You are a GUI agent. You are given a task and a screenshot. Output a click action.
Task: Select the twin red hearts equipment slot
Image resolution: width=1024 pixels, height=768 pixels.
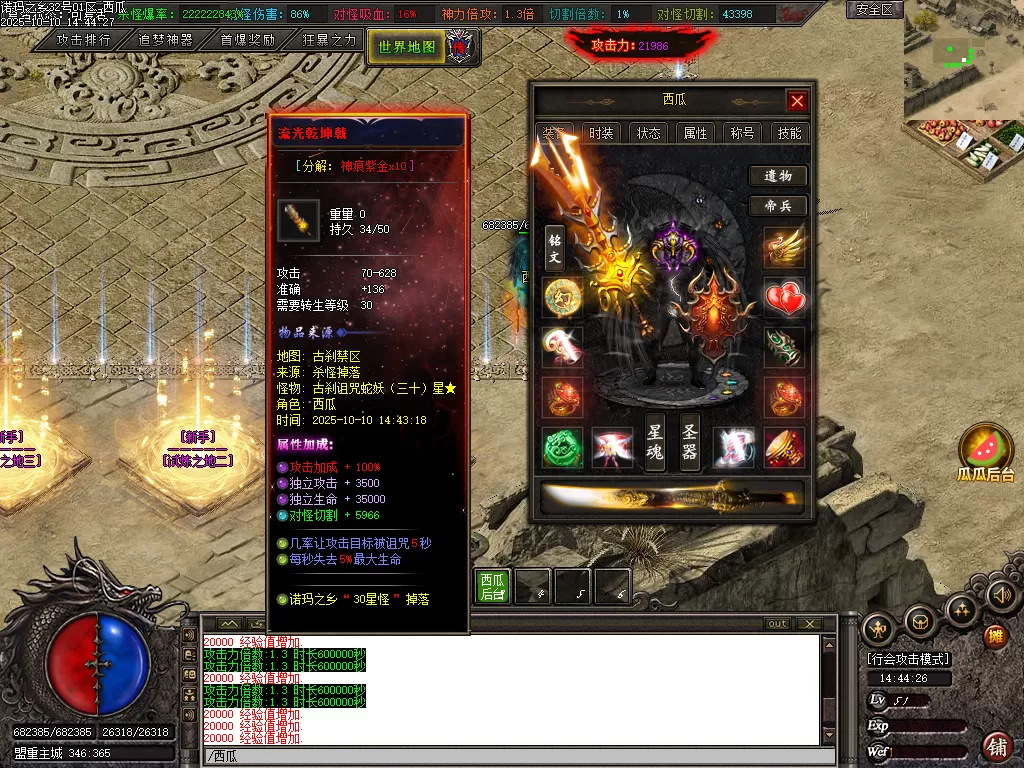pyautogui.click(x=785, y=298)
